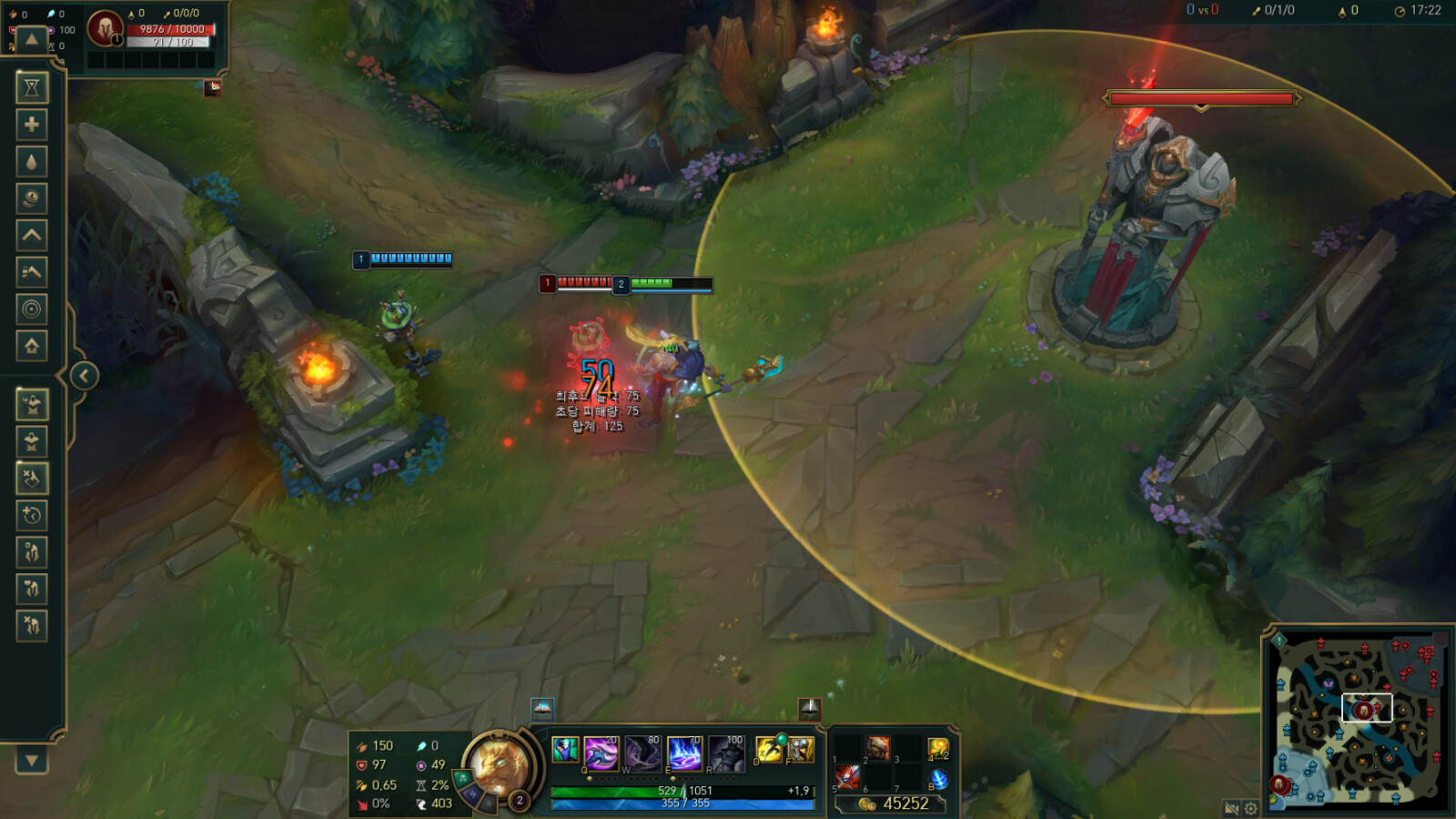1456x819 pixels.
Task: Click the clock with plus sign button
Action: click(32, 516)
